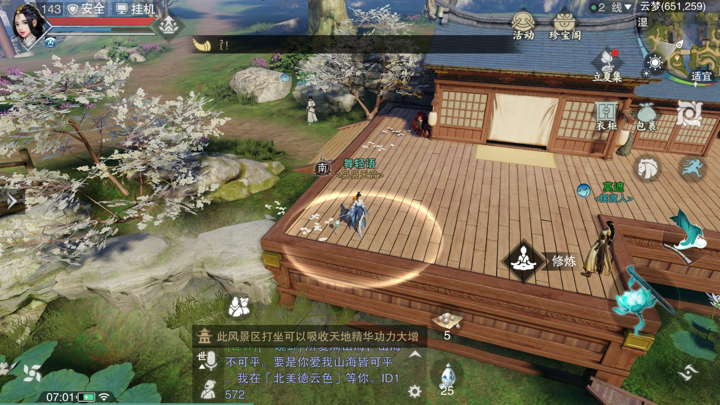720x405 pixels.
Task: Open the 珍宝阁 treasure shop
Action: tap(565, 24)
